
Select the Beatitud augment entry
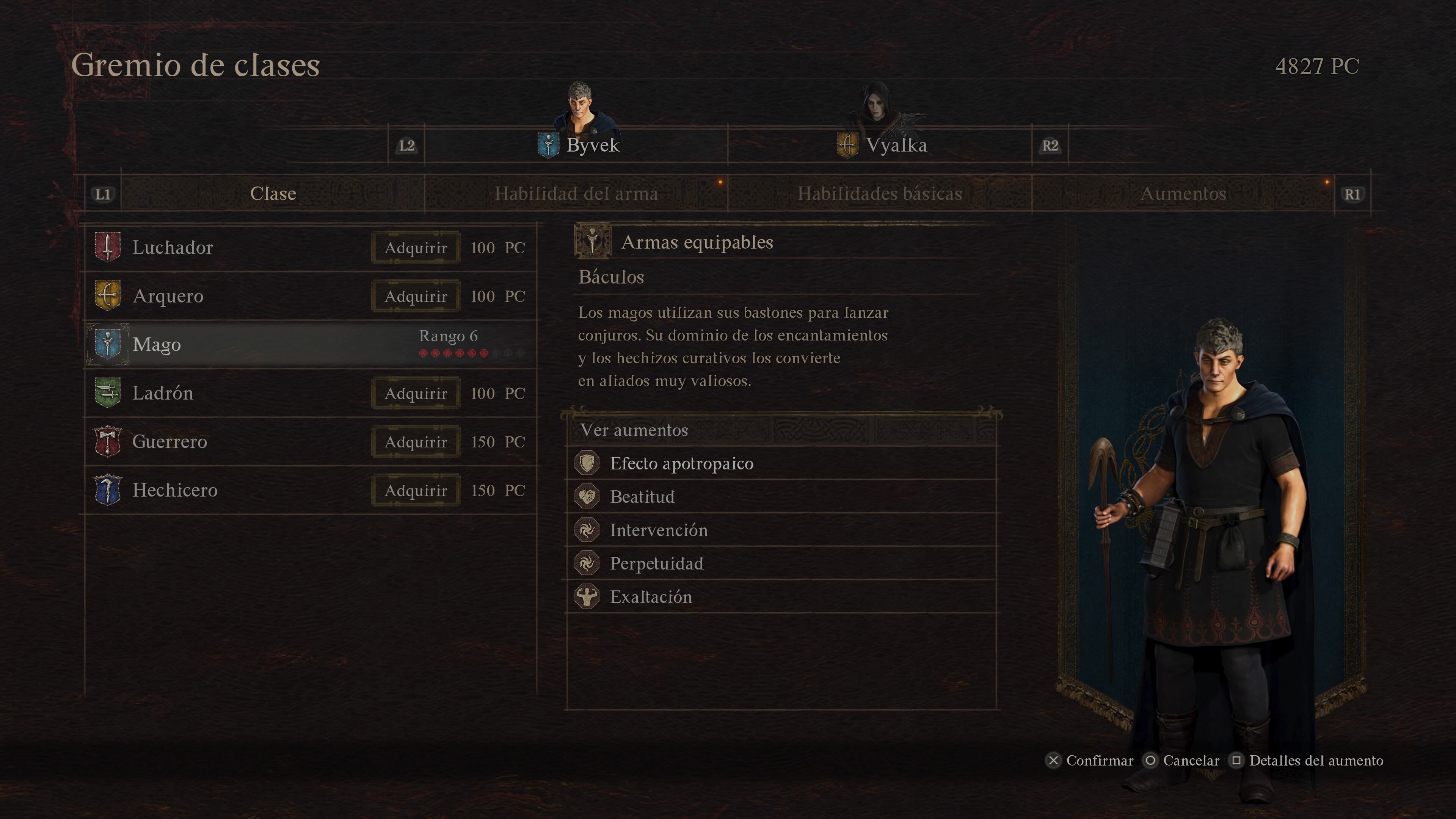(x=642, y=497)
